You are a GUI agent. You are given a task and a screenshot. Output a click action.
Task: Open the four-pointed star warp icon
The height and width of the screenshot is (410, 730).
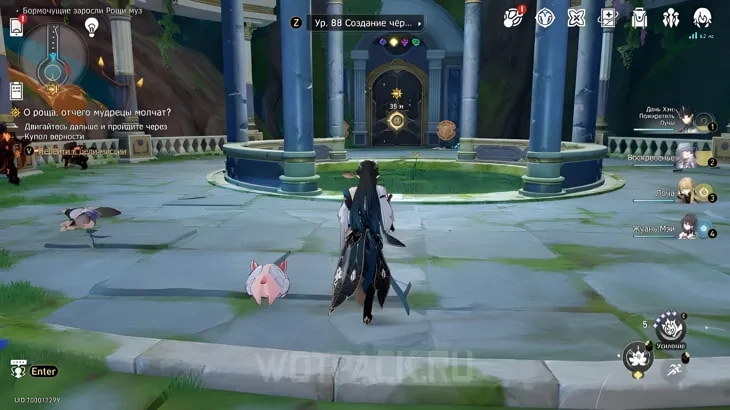pos(576,18)
